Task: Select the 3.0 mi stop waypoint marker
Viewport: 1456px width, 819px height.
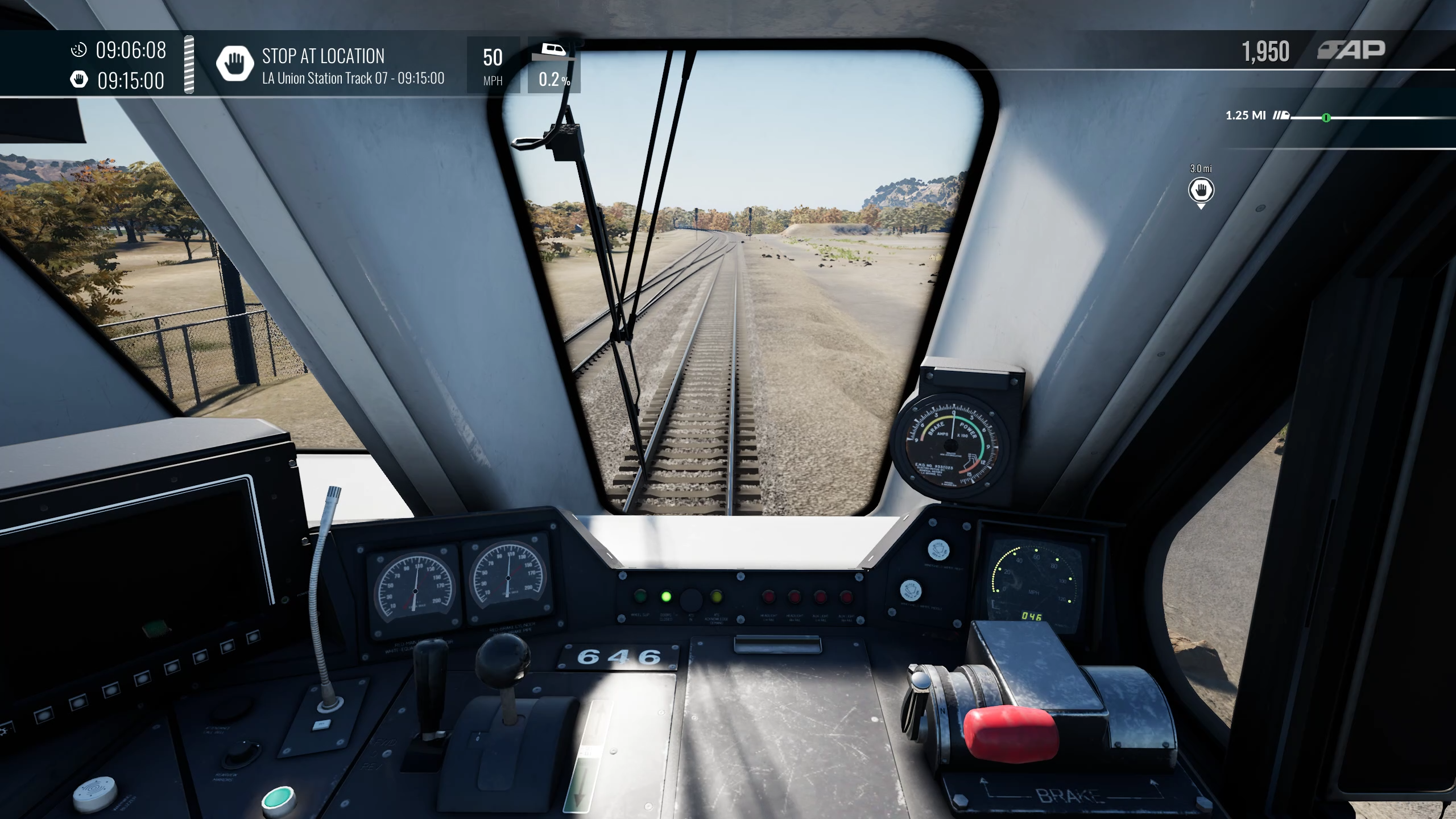Action: 1201,190
